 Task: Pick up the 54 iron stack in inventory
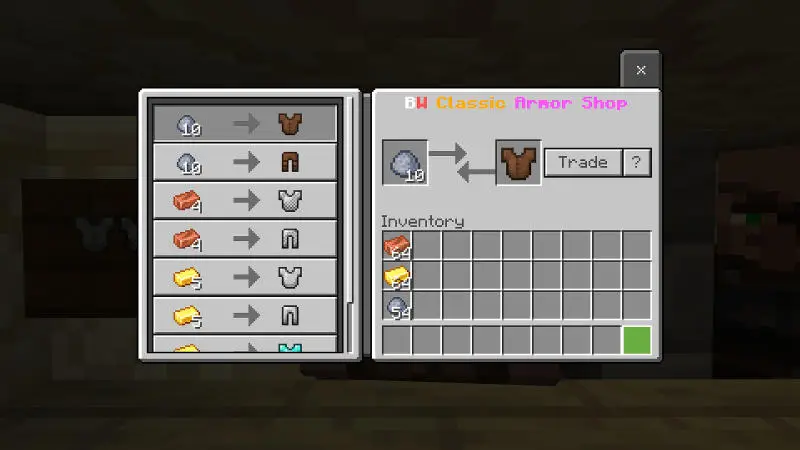(x=397, y=306)
